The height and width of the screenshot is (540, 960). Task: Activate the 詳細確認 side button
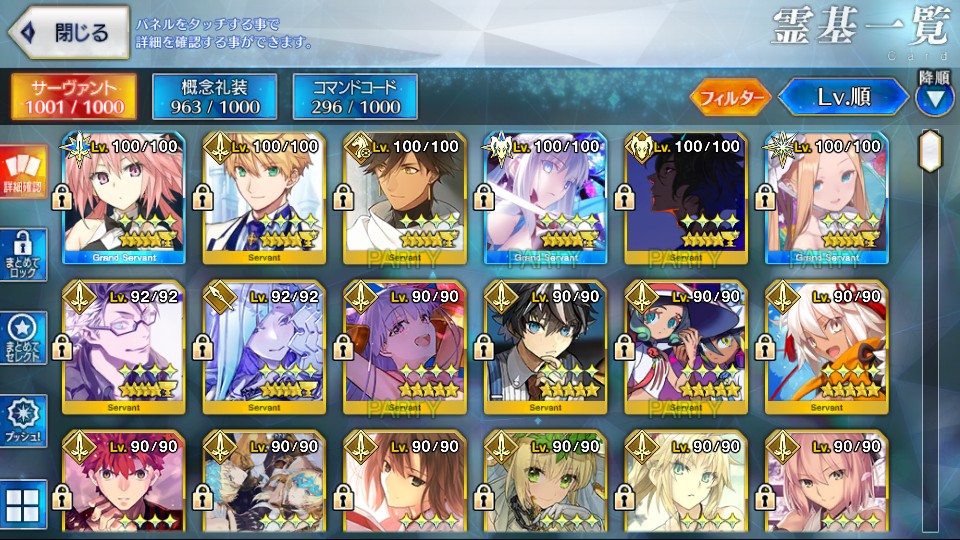[22, 174]
